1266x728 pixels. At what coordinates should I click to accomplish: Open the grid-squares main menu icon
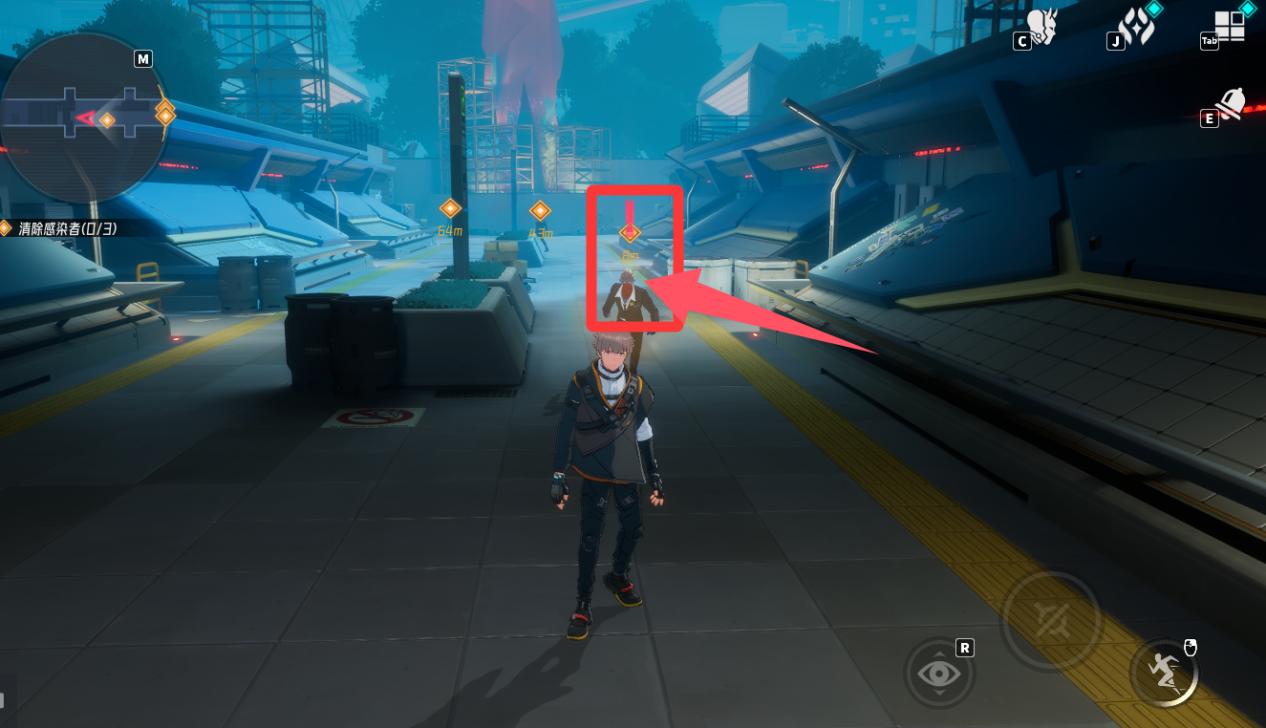pos(1230,26)
